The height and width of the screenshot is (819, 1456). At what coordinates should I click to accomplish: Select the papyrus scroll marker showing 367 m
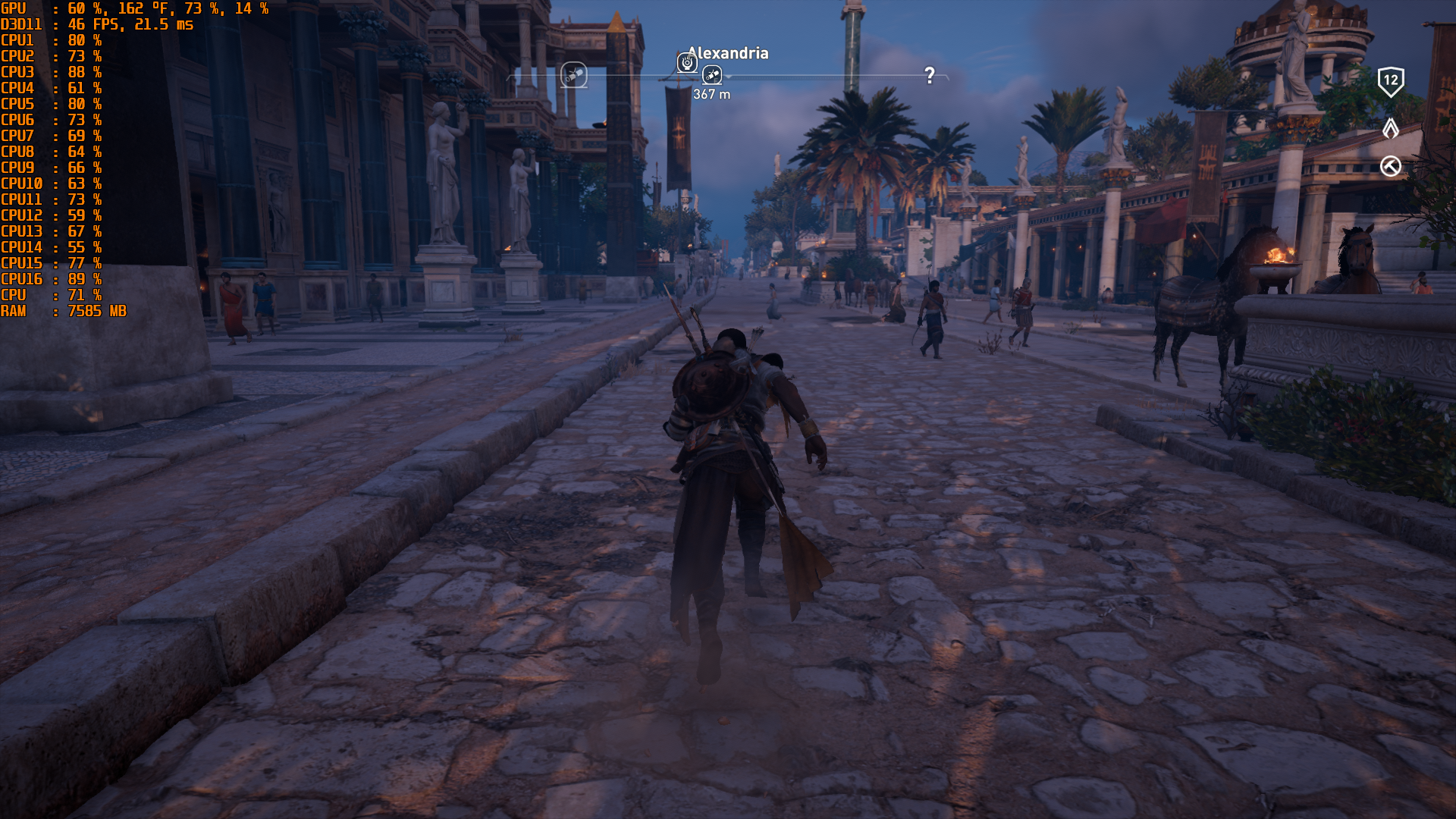711,74
